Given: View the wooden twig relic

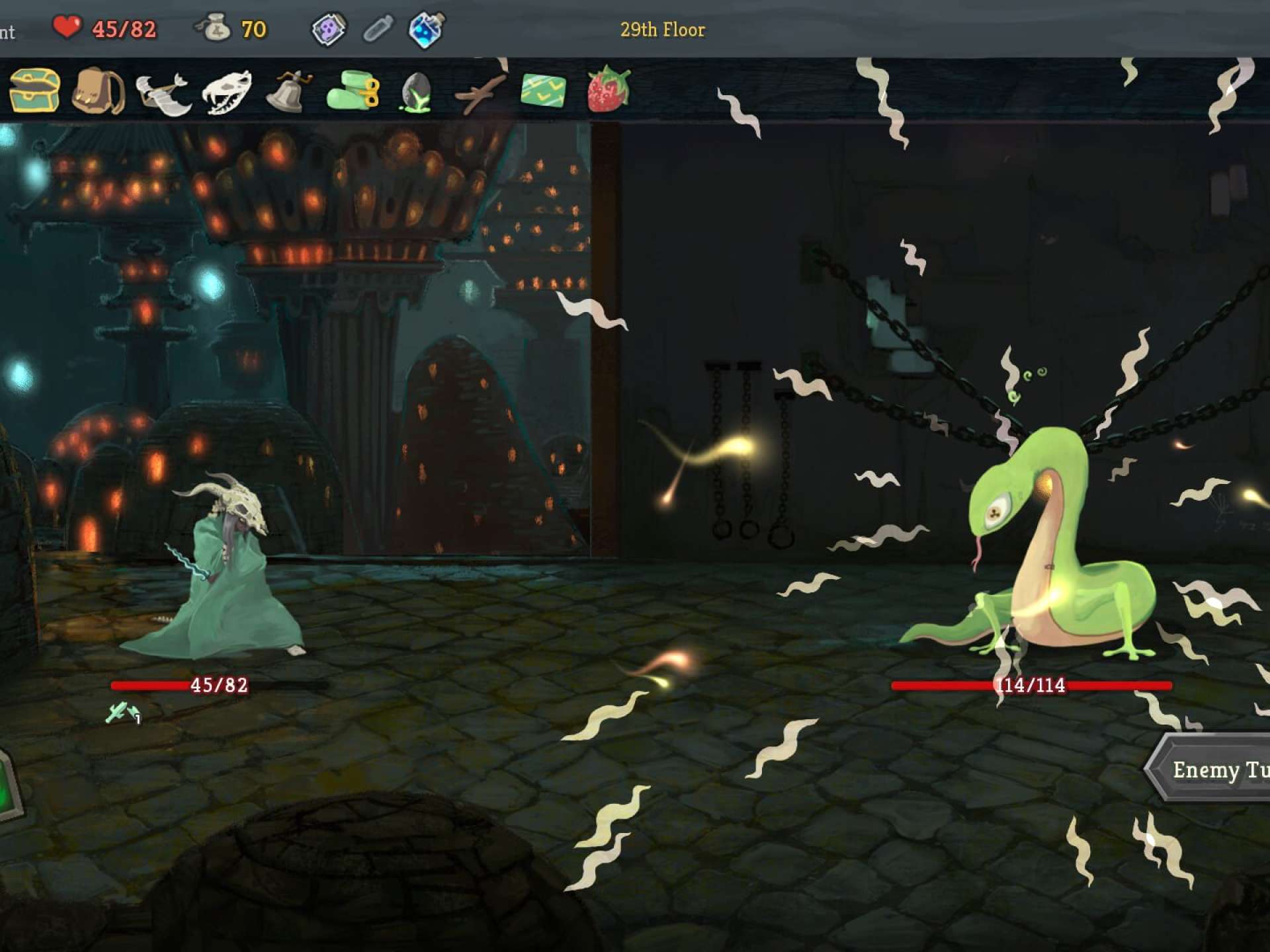Looking at the screenshot, I should point(480,92).
